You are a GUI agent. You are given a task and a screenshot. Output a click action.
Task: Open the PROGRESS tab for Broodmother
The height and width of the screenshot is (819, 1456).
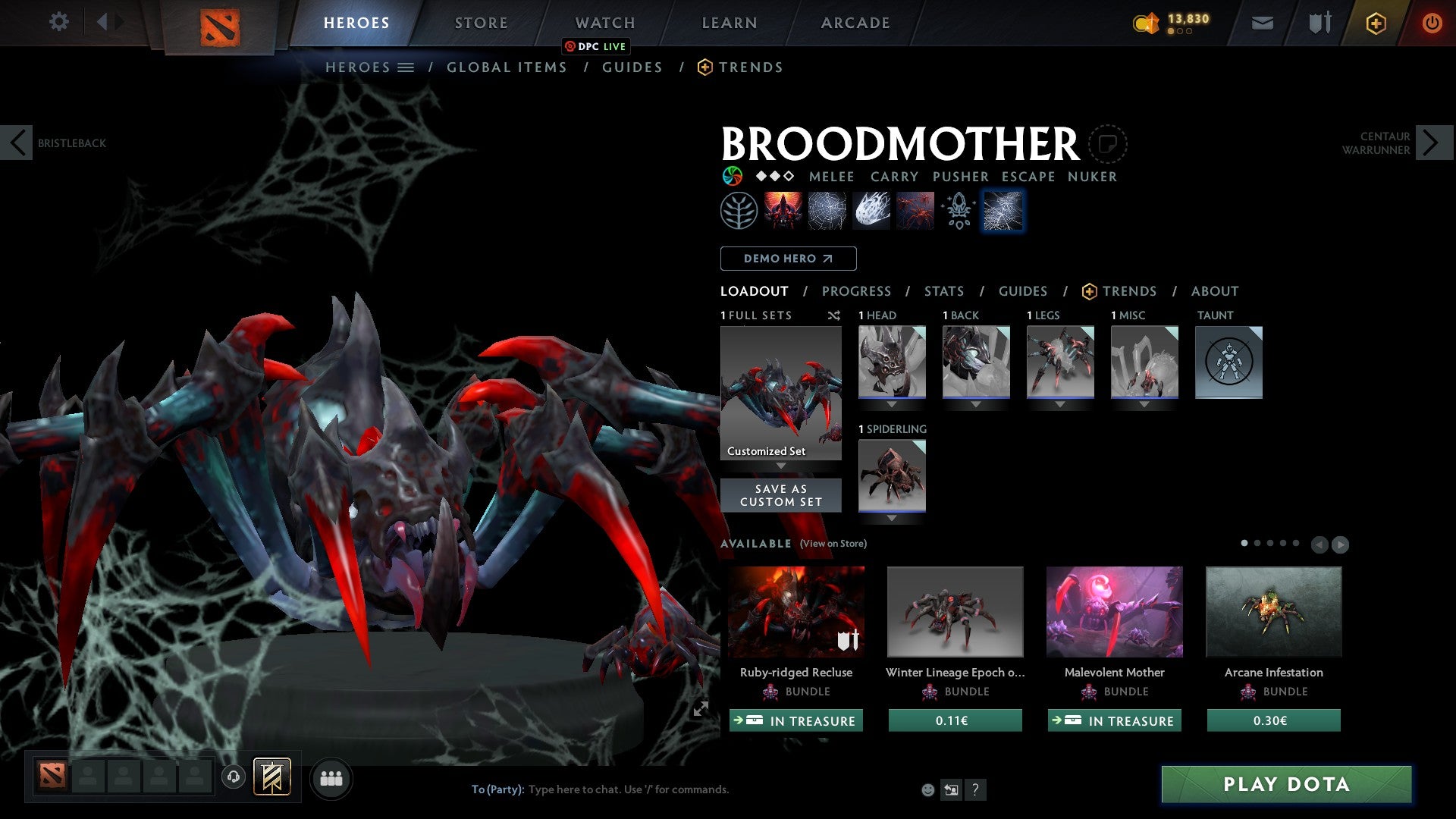coord(857,291)
